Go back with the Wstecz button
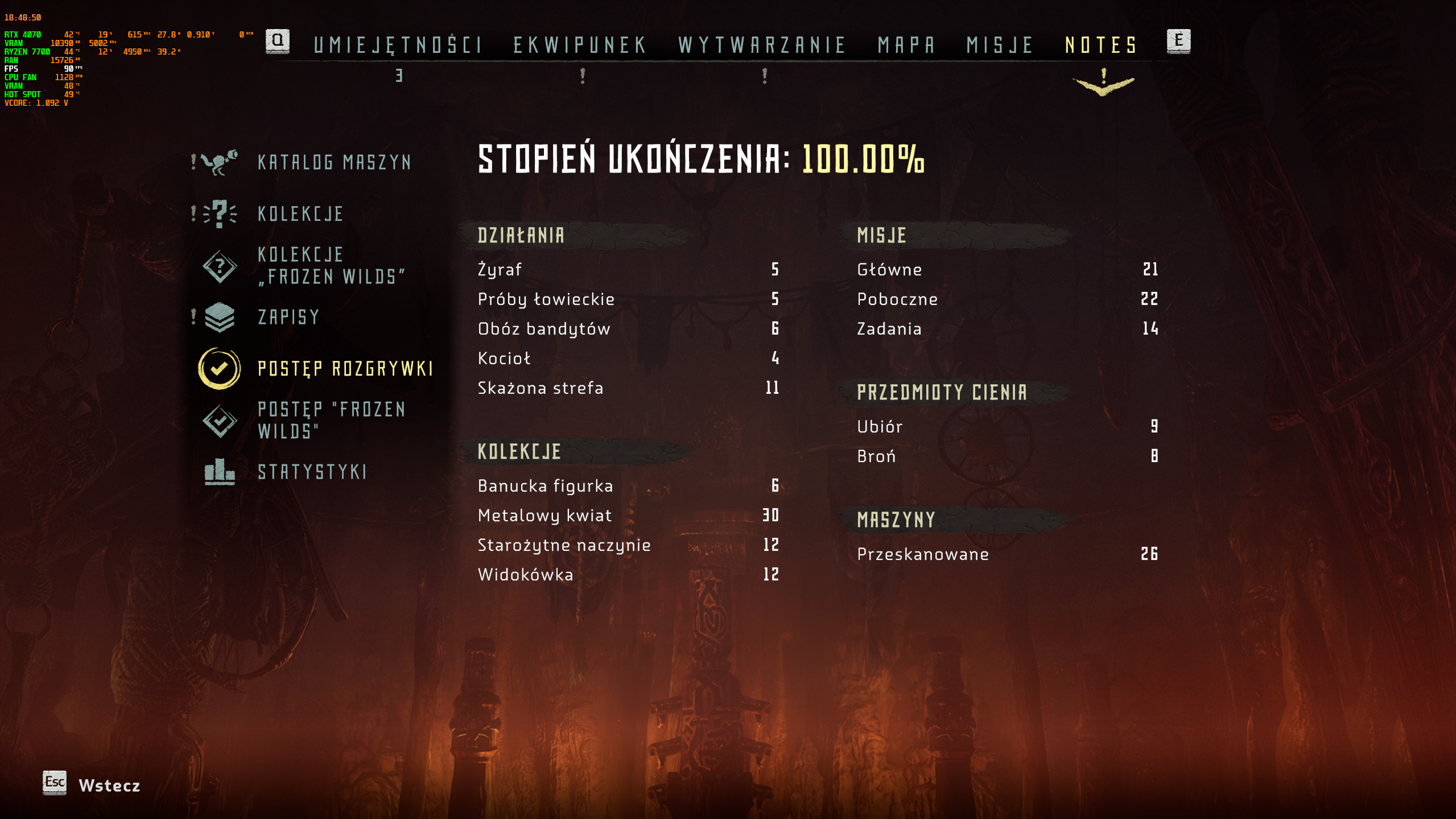This screenshot has width=1456, height=819. click(108, 785)
